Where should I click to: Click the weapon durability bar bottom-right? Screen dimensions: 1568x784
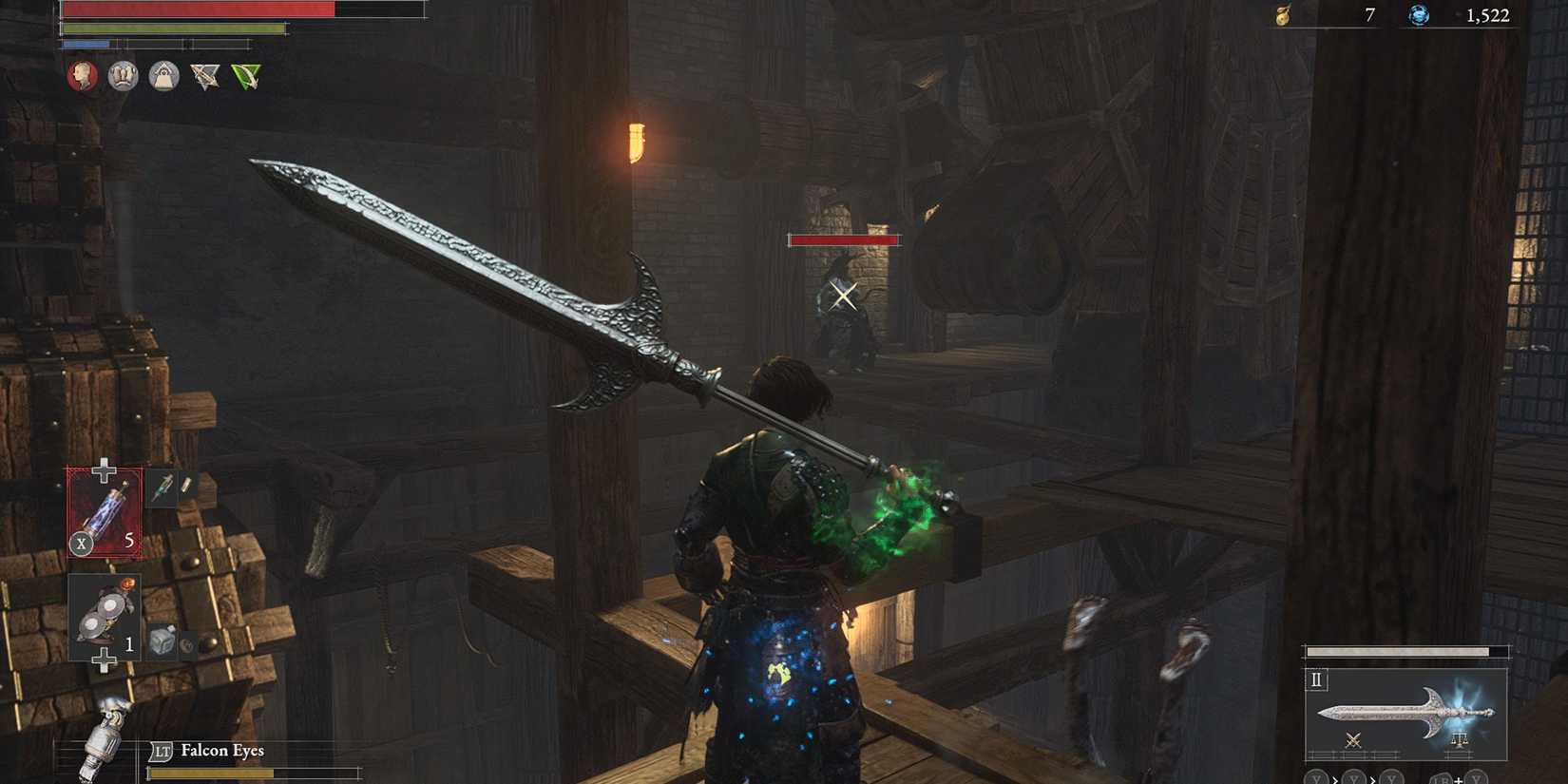(1398, 650)
